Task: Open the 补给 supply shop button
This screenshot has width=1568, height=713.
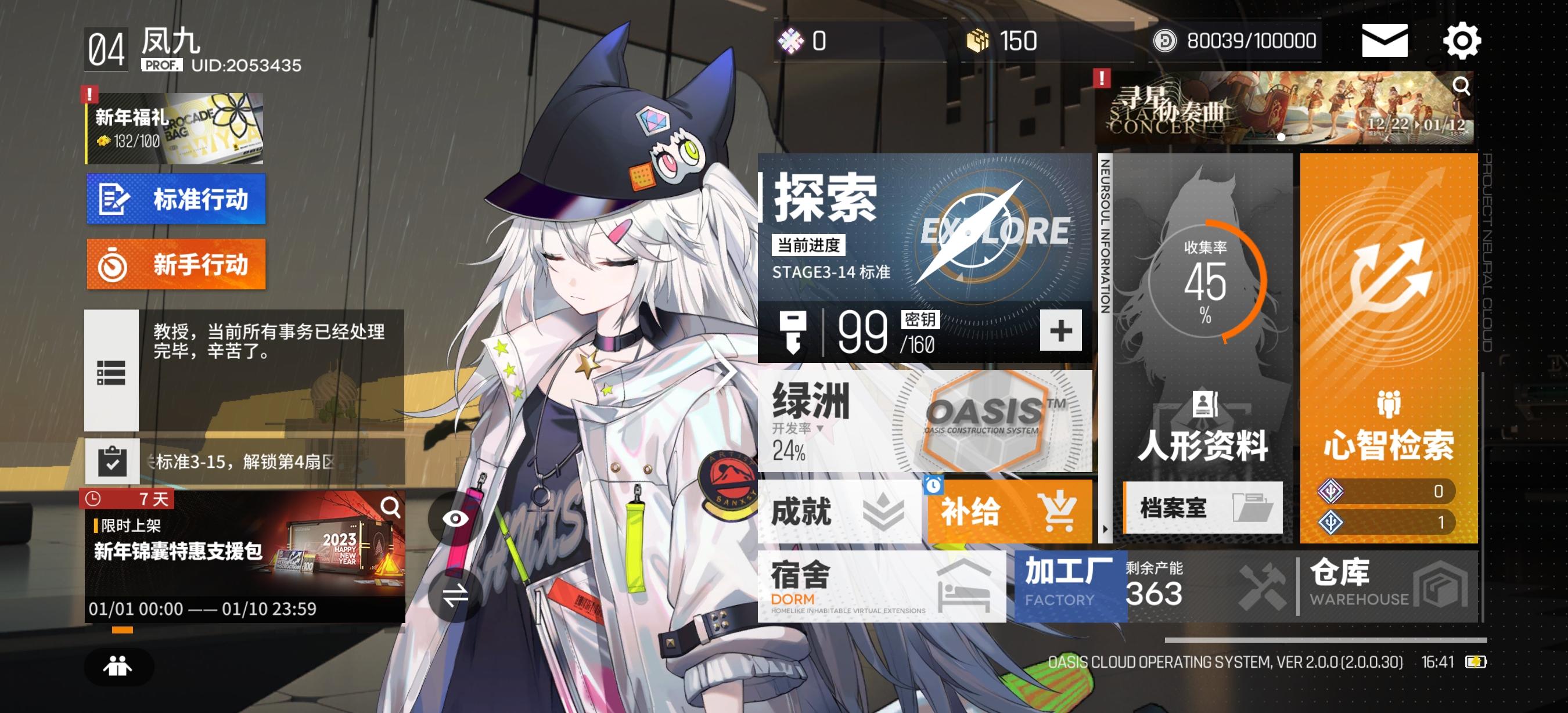Action: click(x=1010, y=513)
